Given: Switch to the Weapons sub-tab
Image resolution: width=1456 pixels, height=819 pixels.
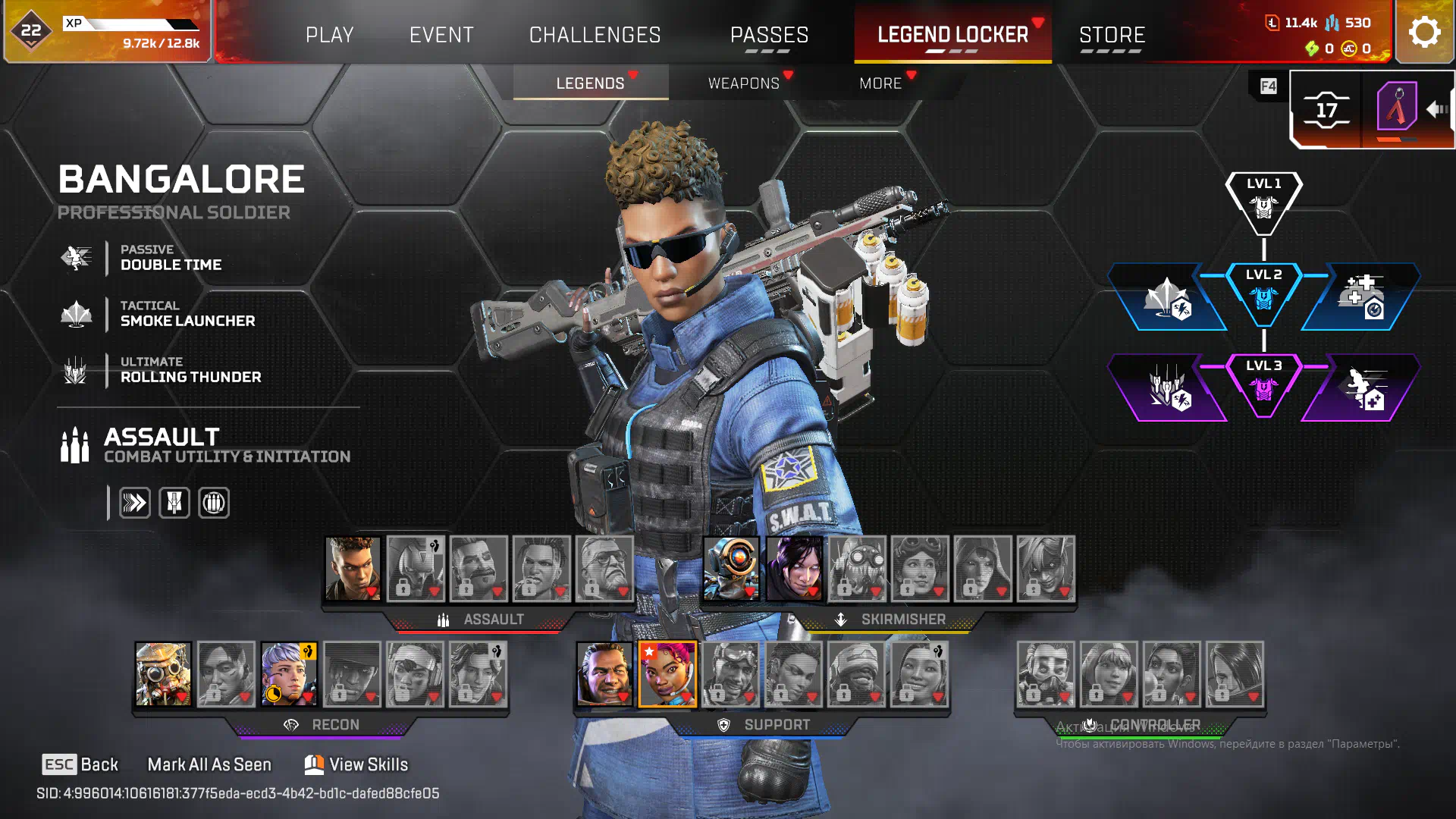Looking at the screenshot, I should (743, 83).
